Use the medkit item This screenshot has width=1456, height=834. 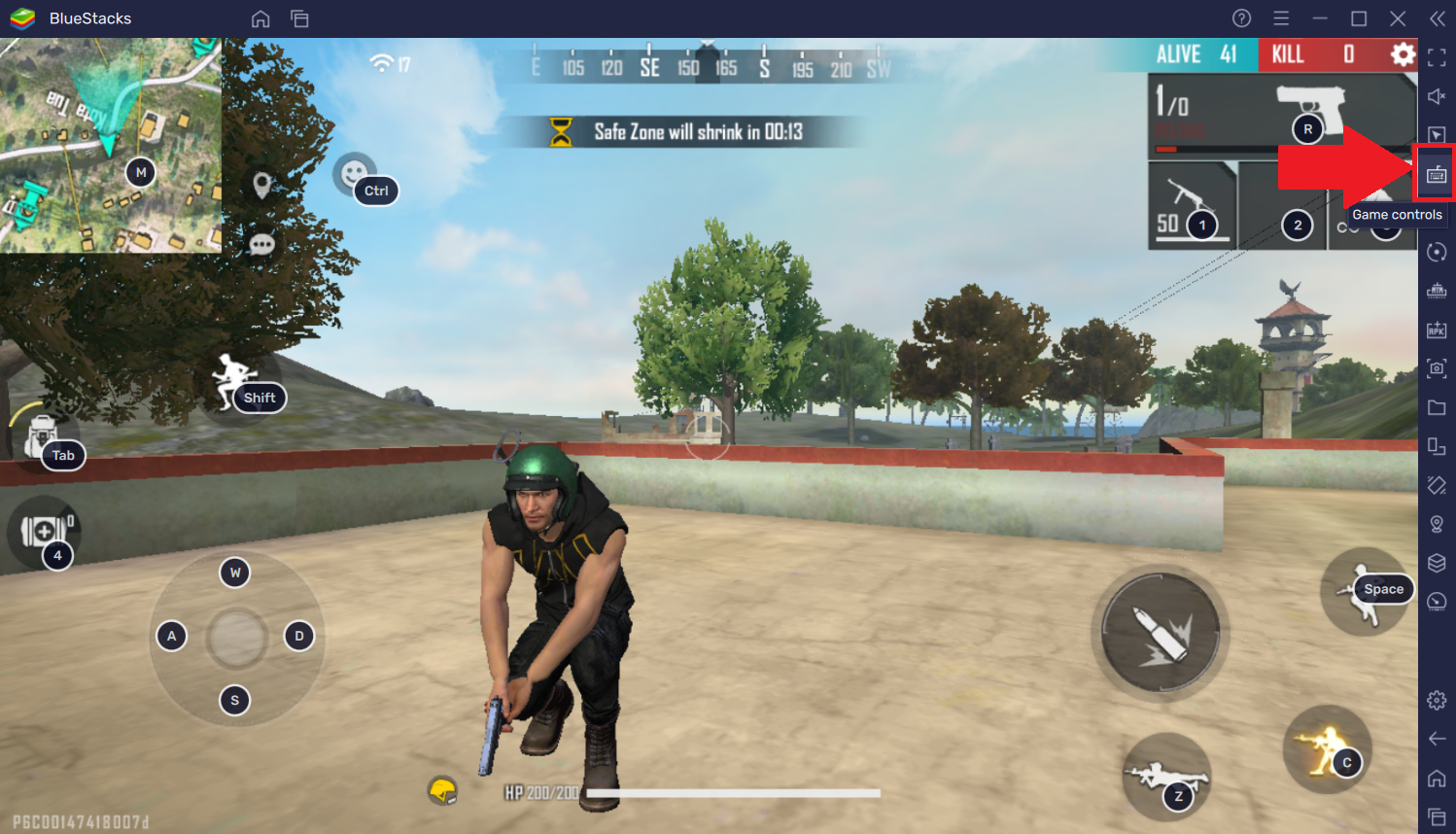[43, 532]
